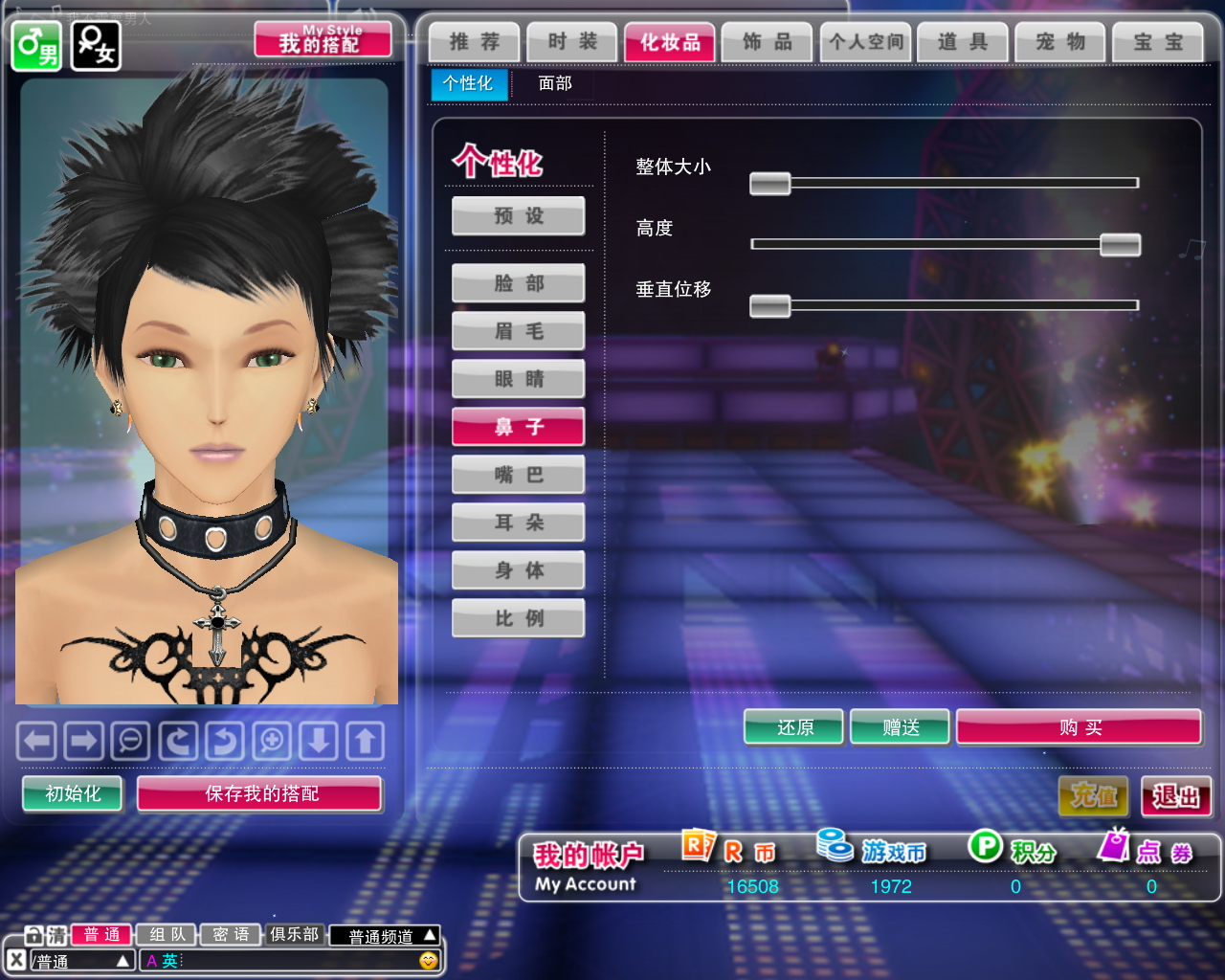Screen dimensions: 1225x980
Task: Select the 宠物 pets tab
Action: (1059, 42)
